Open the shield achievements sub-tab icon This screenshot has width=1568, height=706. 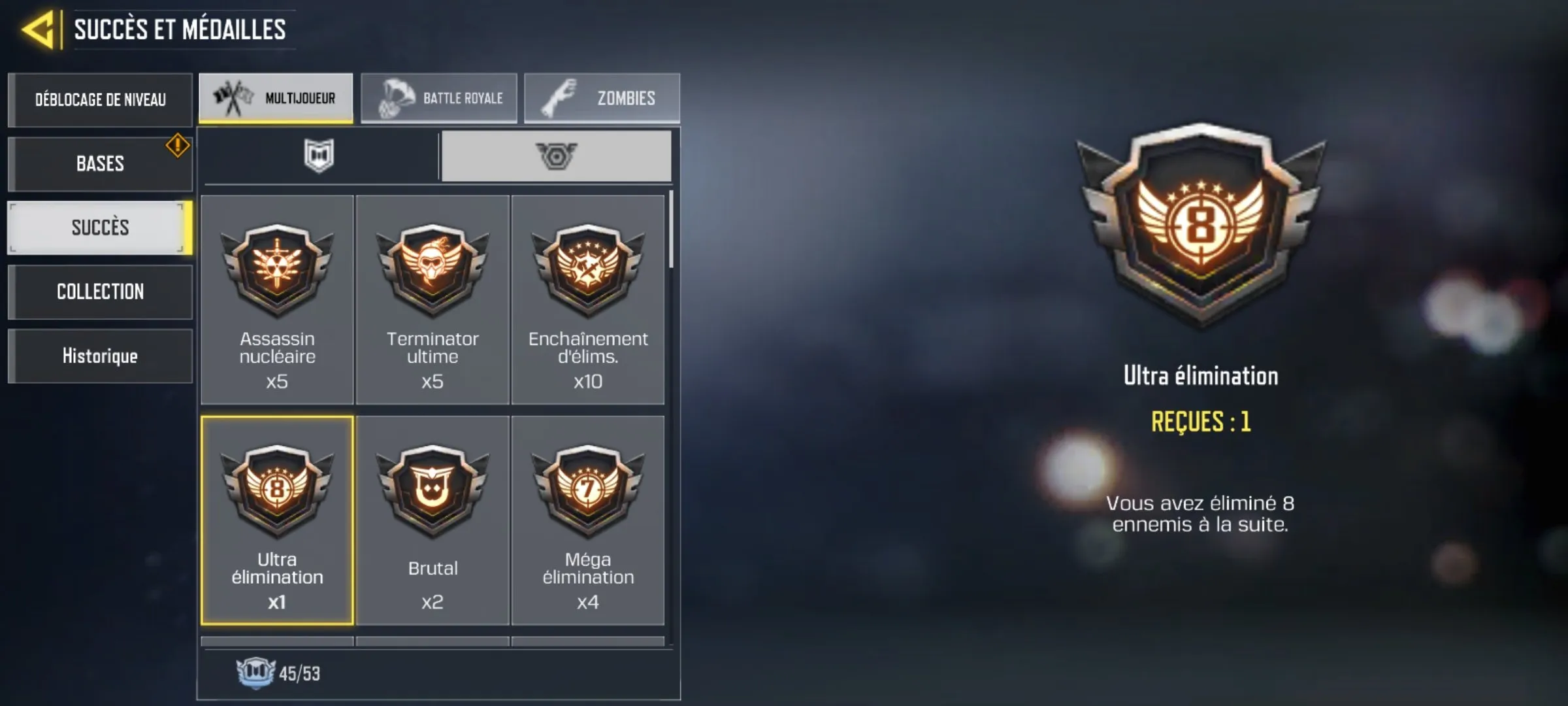click(319, 155)
